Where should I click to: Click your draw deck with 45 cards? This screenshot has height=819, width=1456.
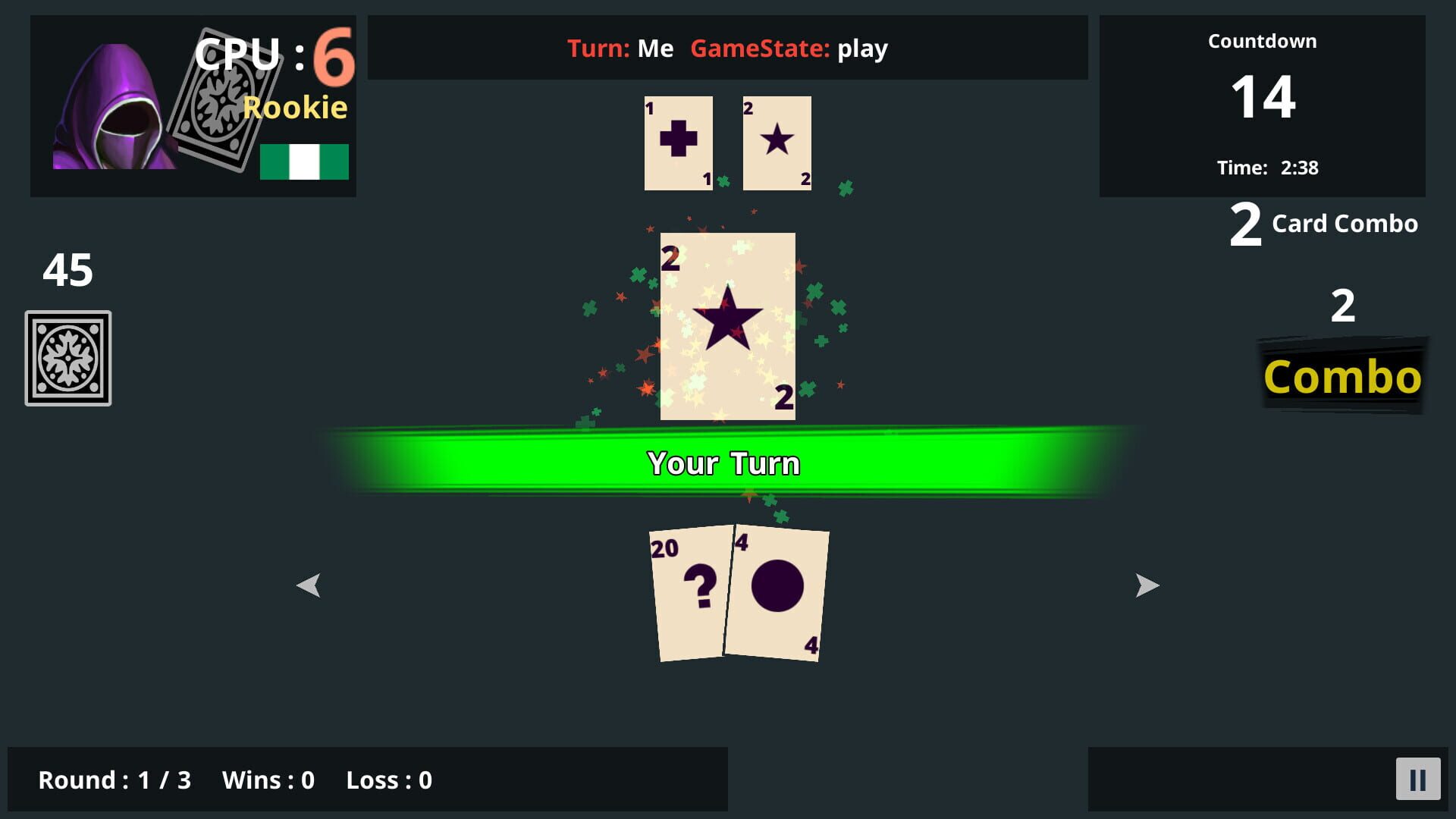point(67,356)
